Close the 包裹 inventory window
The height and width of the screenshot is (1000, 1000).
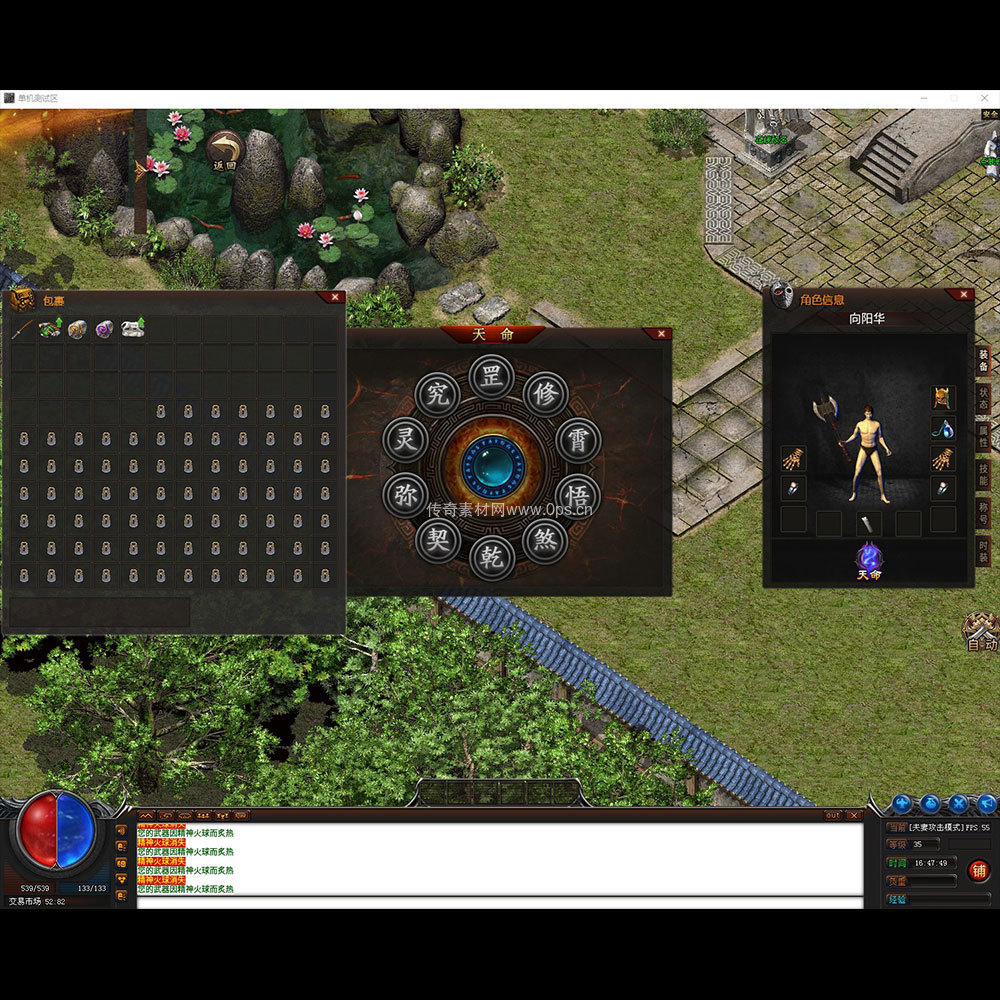334,297
